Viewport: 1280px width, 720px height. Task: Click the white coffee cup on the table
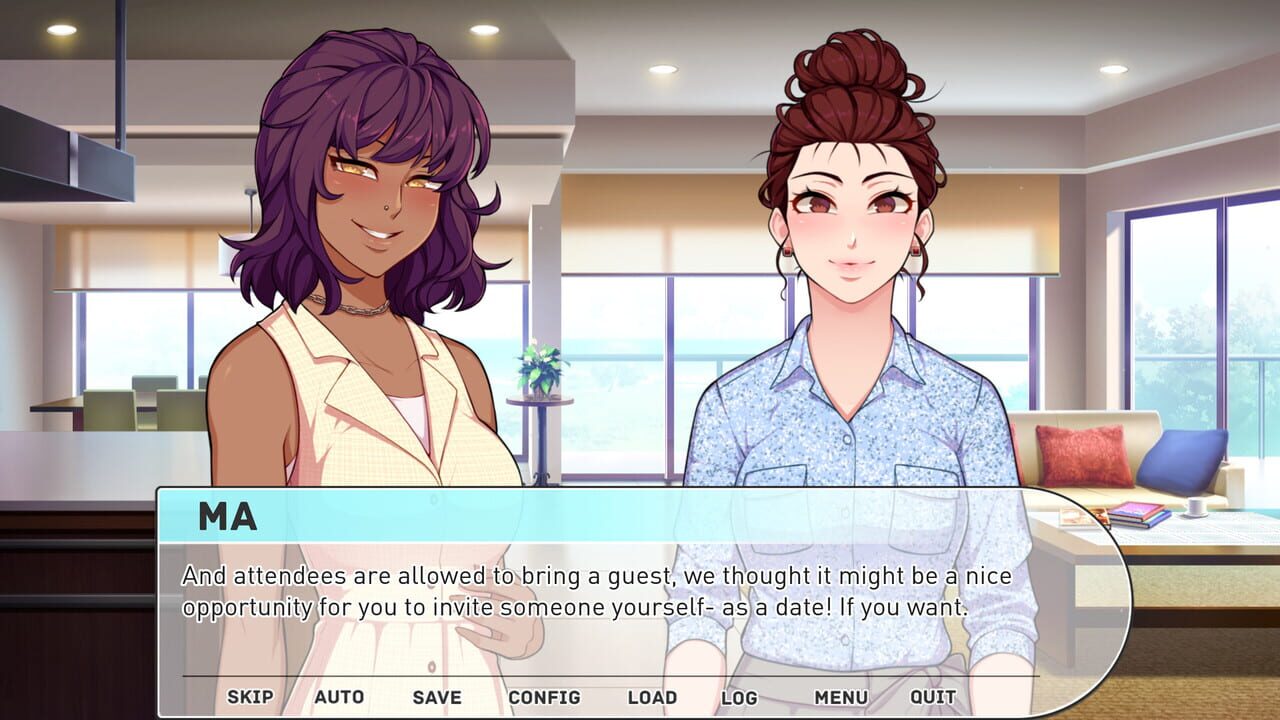1196,509
